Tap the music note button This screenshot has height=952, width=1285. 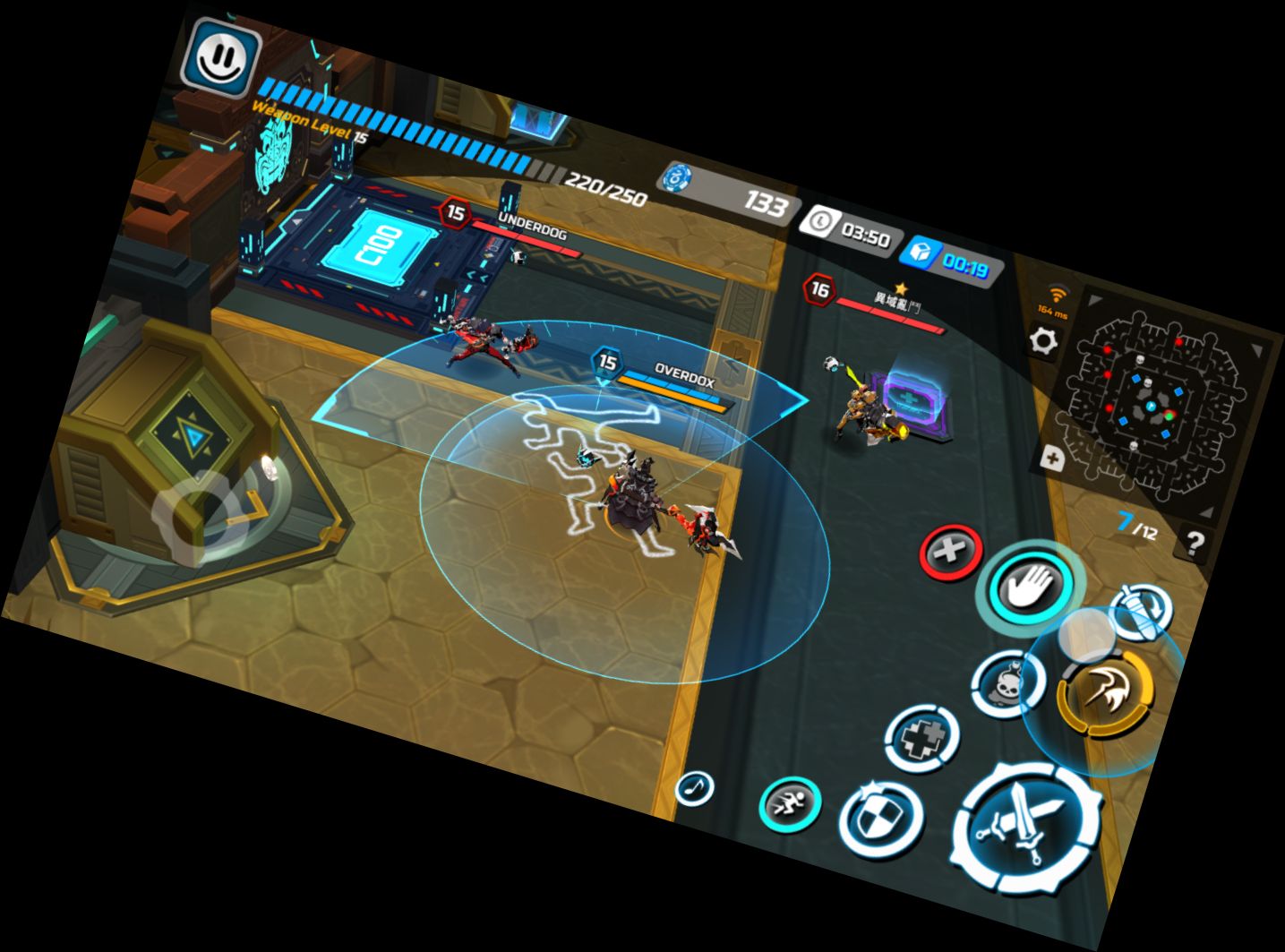(694, 788)
